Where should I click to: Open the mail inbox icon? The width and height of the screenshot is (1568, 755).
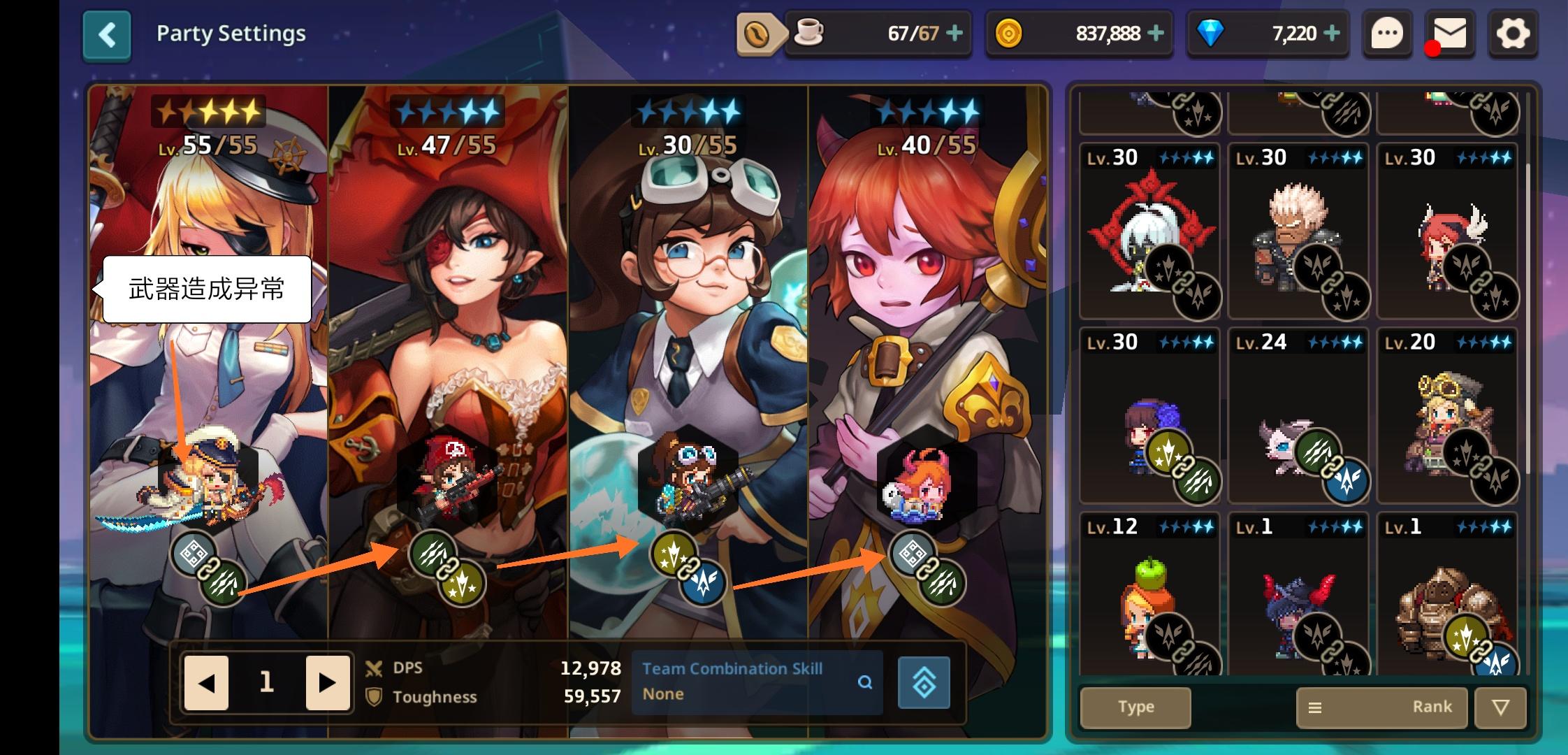point(1451,33)
